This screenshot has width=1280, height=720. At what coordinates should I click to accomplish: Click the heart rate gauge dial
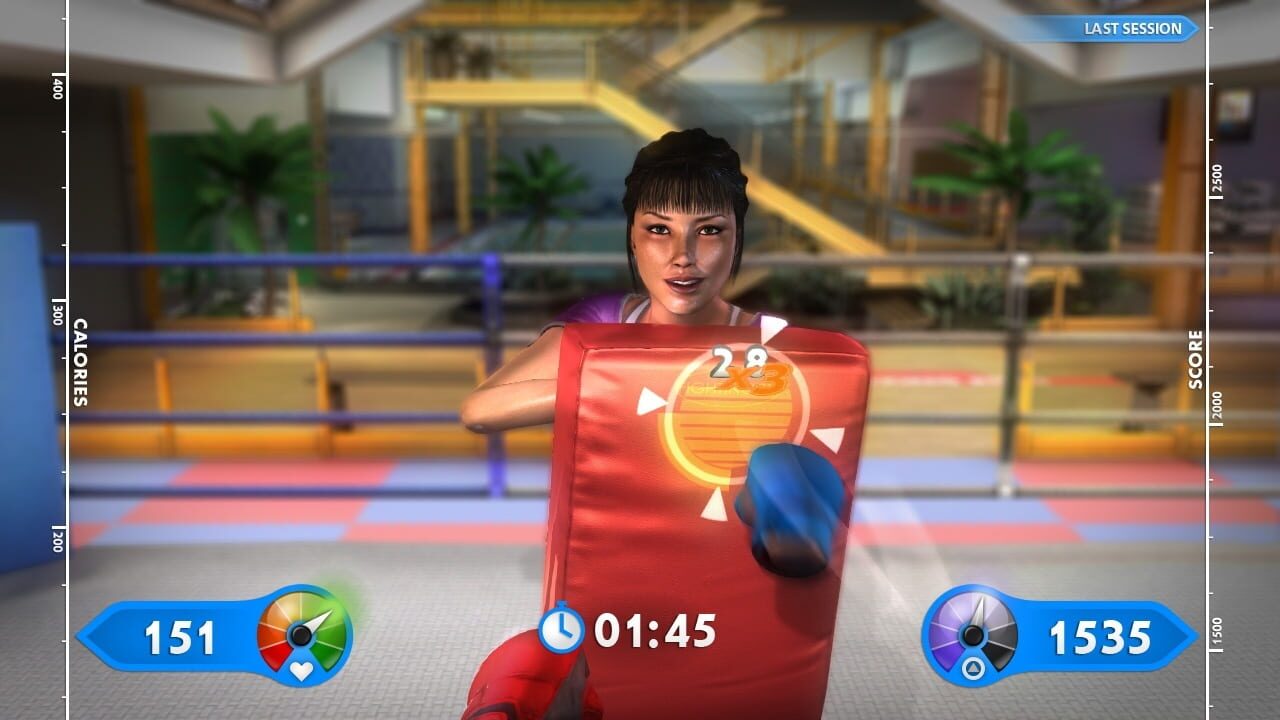click(300, 634)
